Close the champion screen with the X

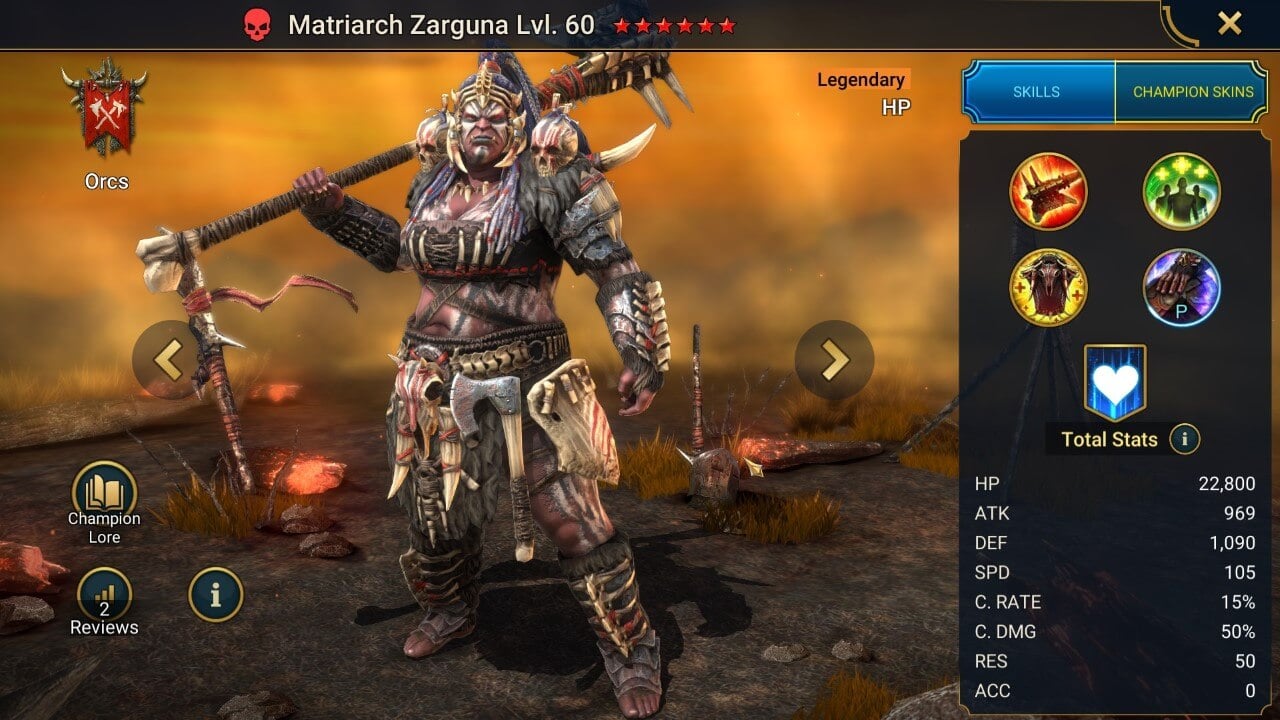(x=1229, y=23)
